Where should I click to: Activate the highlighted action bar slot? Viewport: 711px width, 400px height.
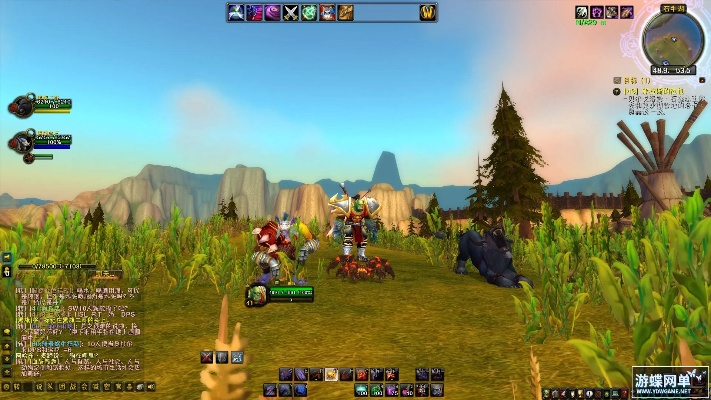[x=331, y=374]
